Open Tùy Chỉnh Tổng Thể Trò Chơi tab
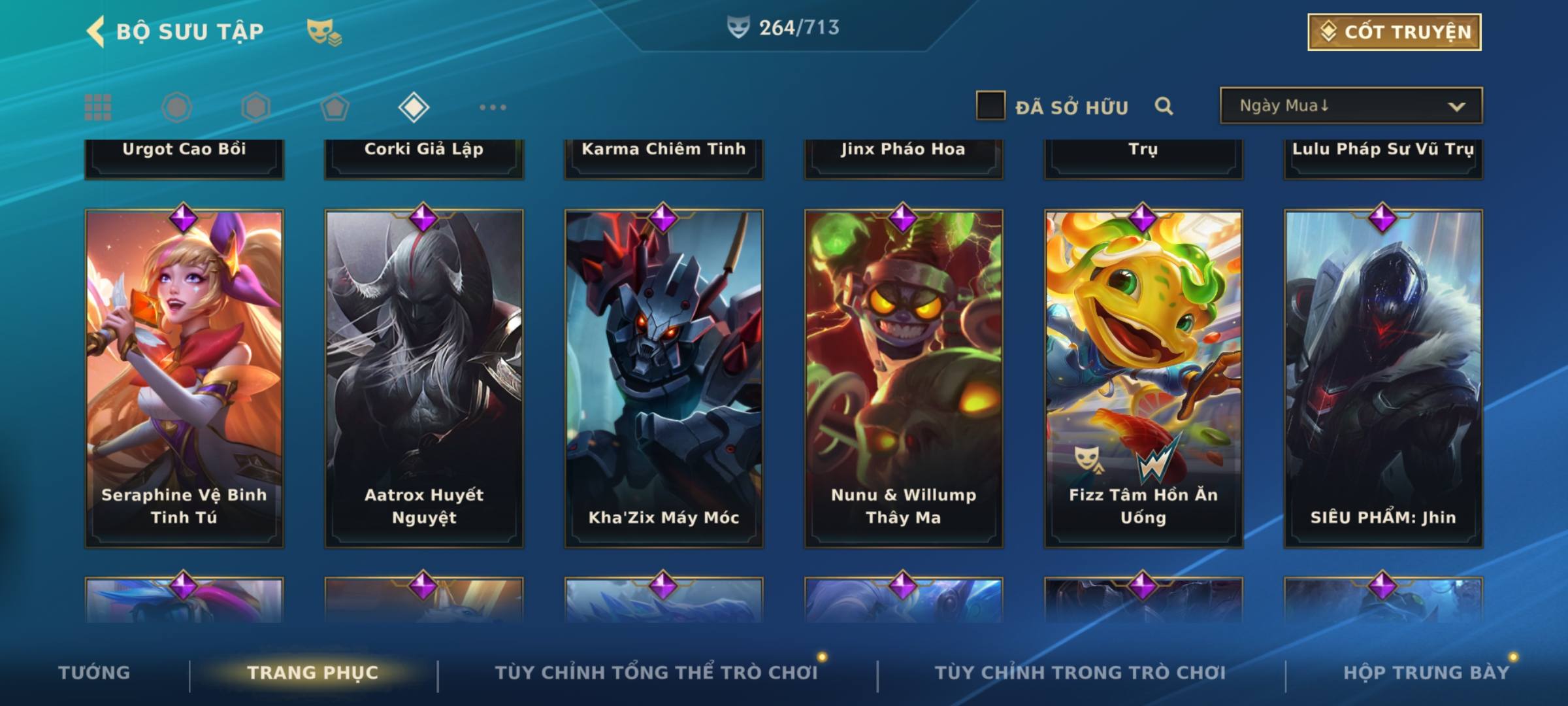Viewport: 1568px width, 706px height. (x=656, y=673)
